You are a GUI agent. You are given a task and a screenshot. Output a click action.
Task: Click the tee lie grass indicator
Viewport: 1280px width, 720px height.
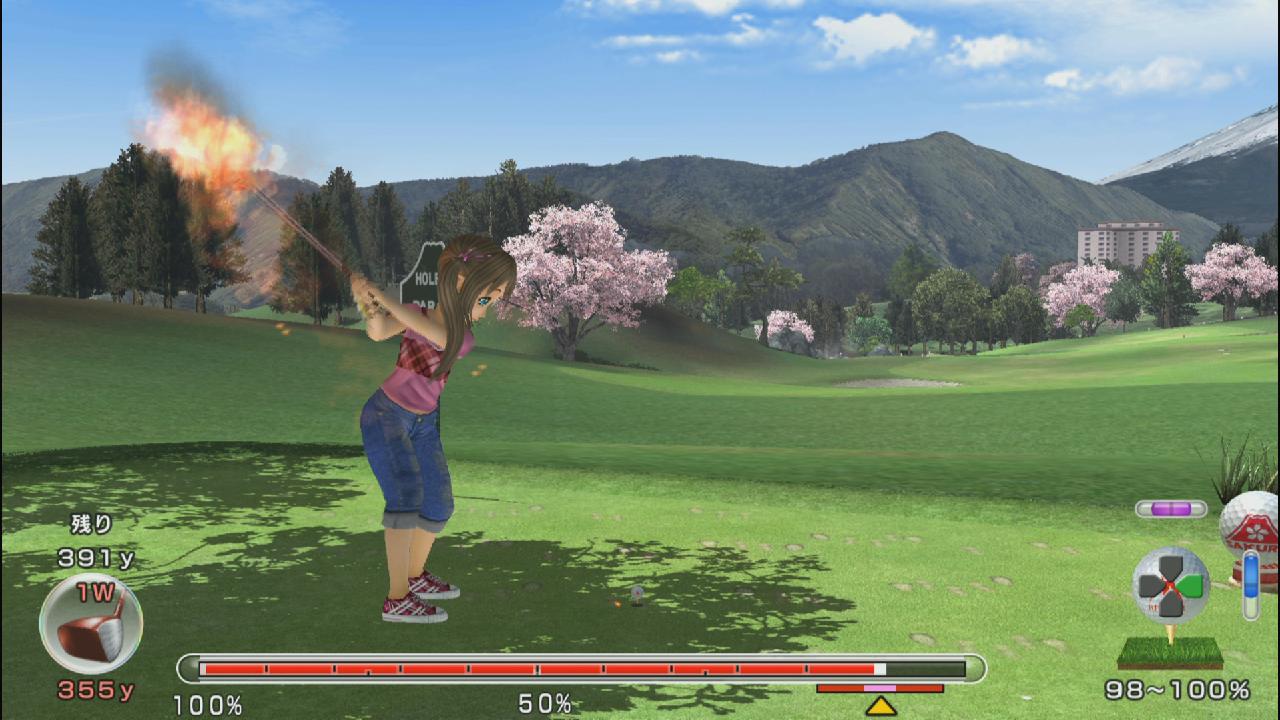1170,652
